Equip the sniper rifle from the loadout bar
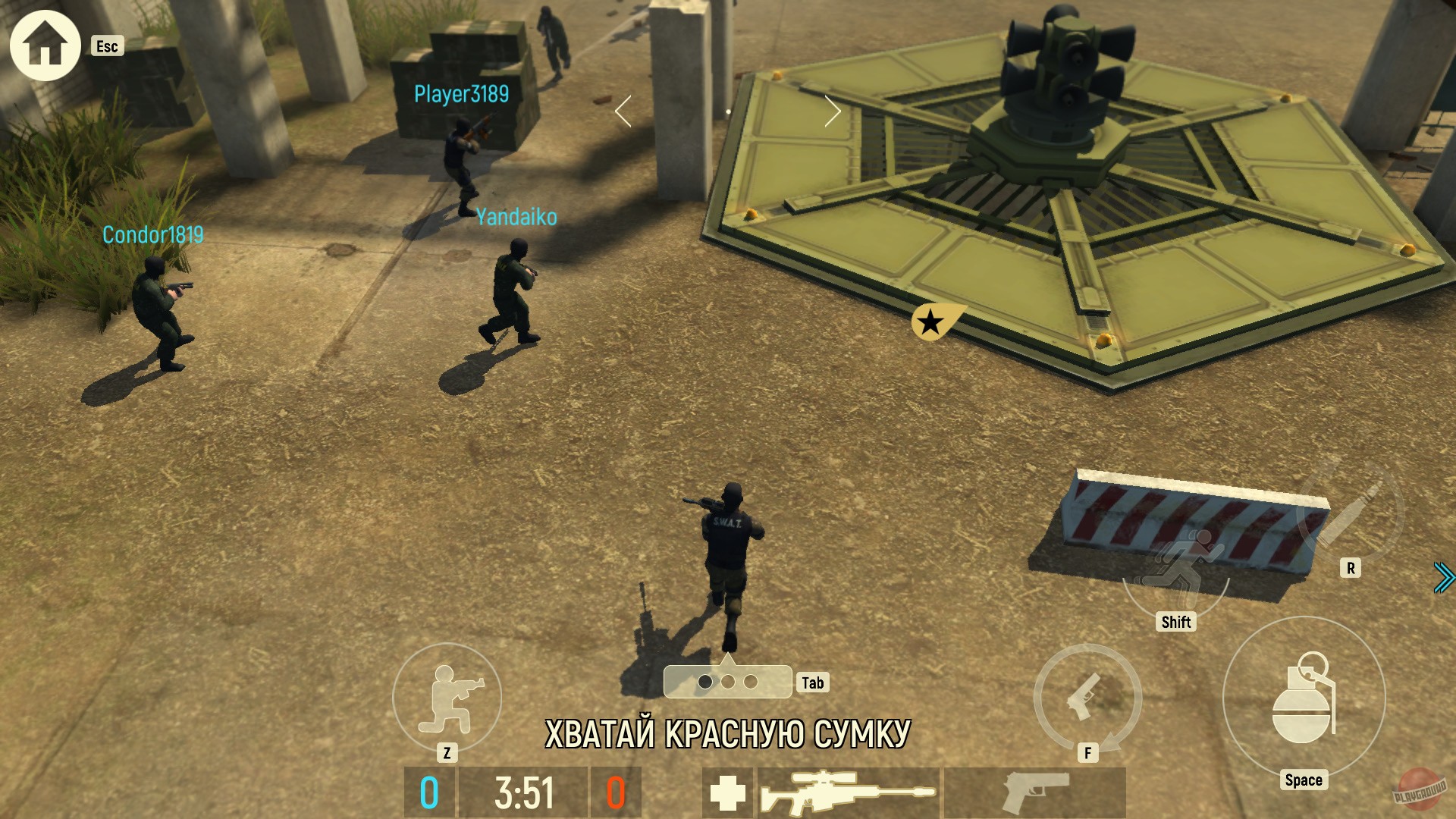 [849, 792]
